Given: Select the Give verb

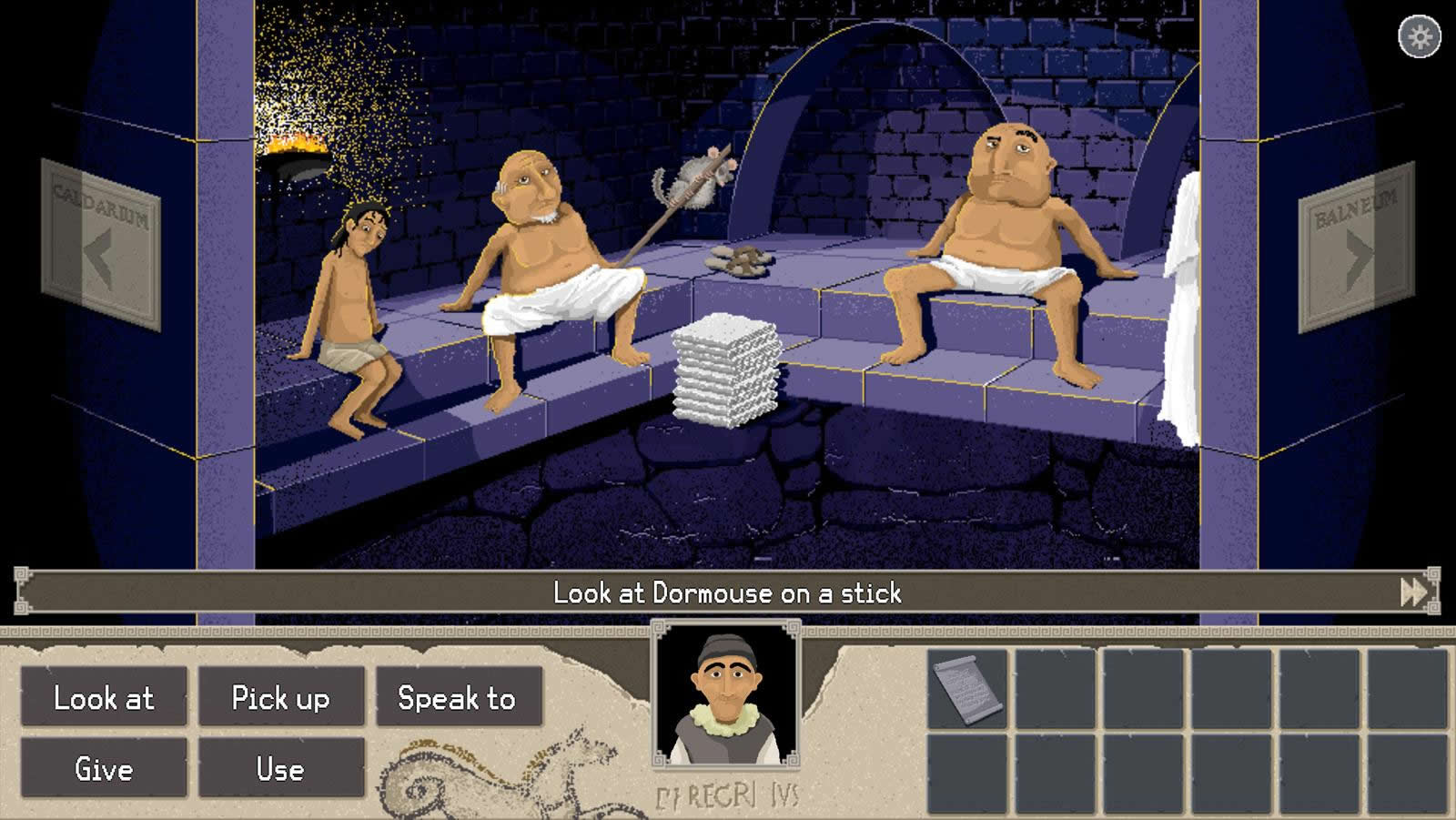Looking at the screenshot, I should click(x=104, y=769).
